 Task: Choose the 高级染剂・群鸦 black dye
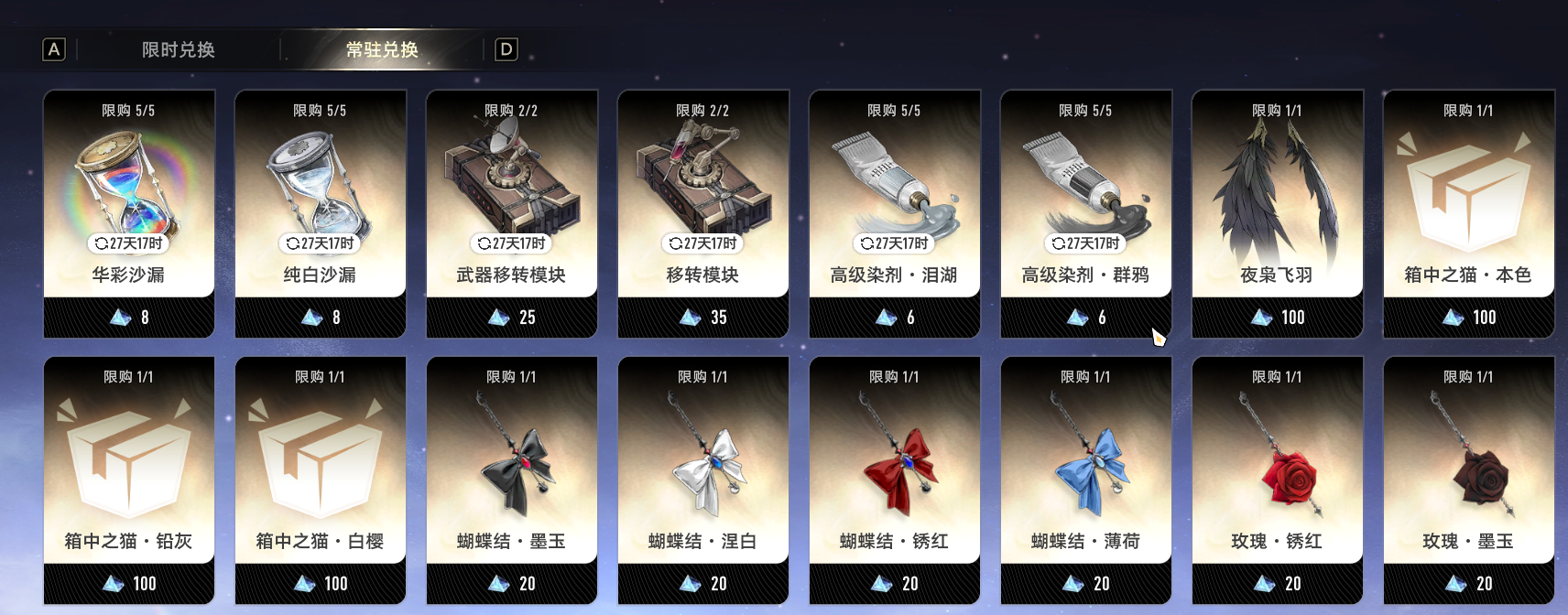[1086, 201]
